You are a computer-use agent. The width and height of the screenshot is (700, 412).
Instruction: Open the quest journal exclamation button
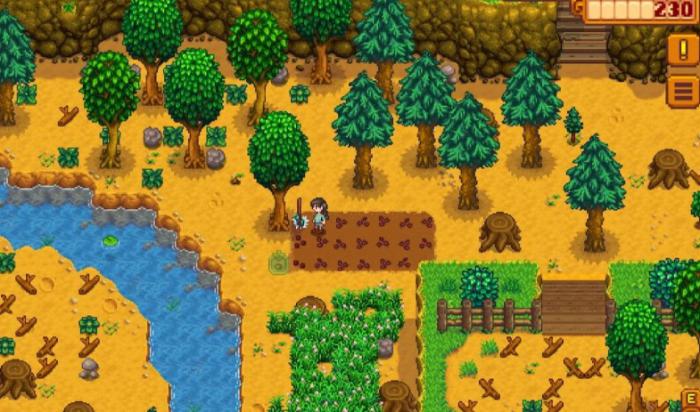[684, 50]
